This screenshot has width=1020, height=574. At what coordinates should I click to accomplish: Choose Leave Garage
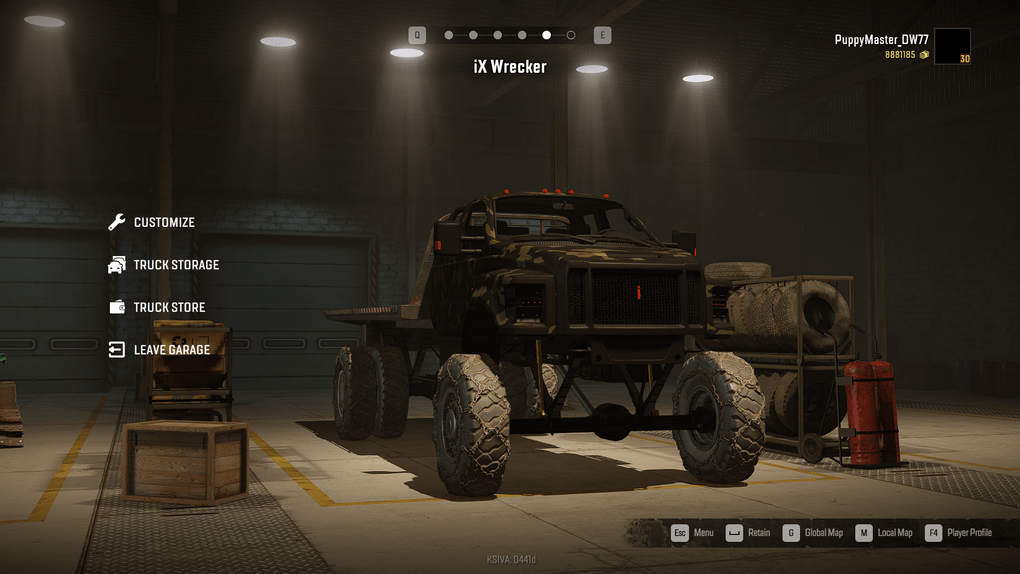(x=171, y=350)
